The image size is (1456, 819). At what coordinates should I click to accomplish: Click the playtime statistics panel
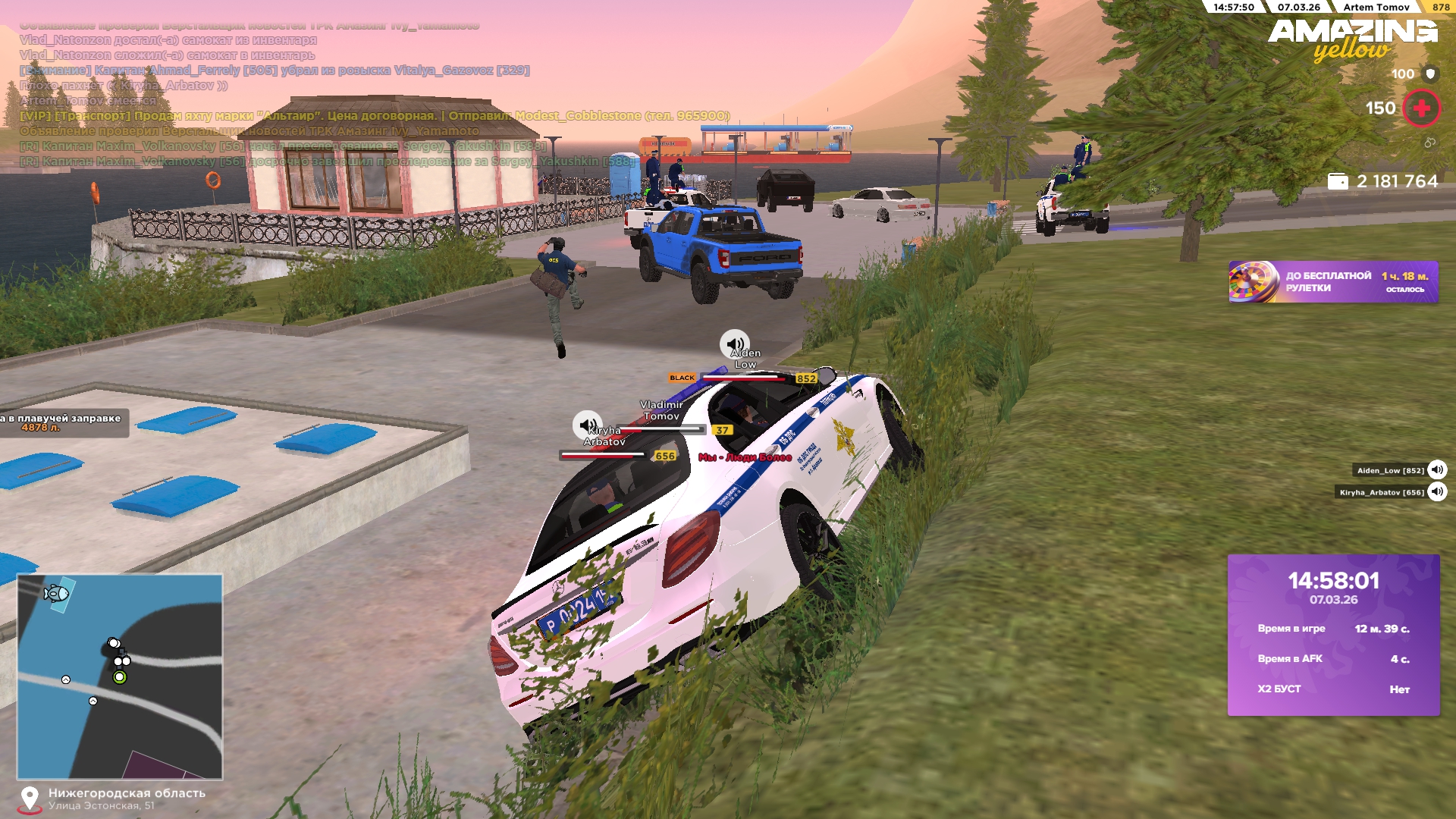(x=1333, y=635)
